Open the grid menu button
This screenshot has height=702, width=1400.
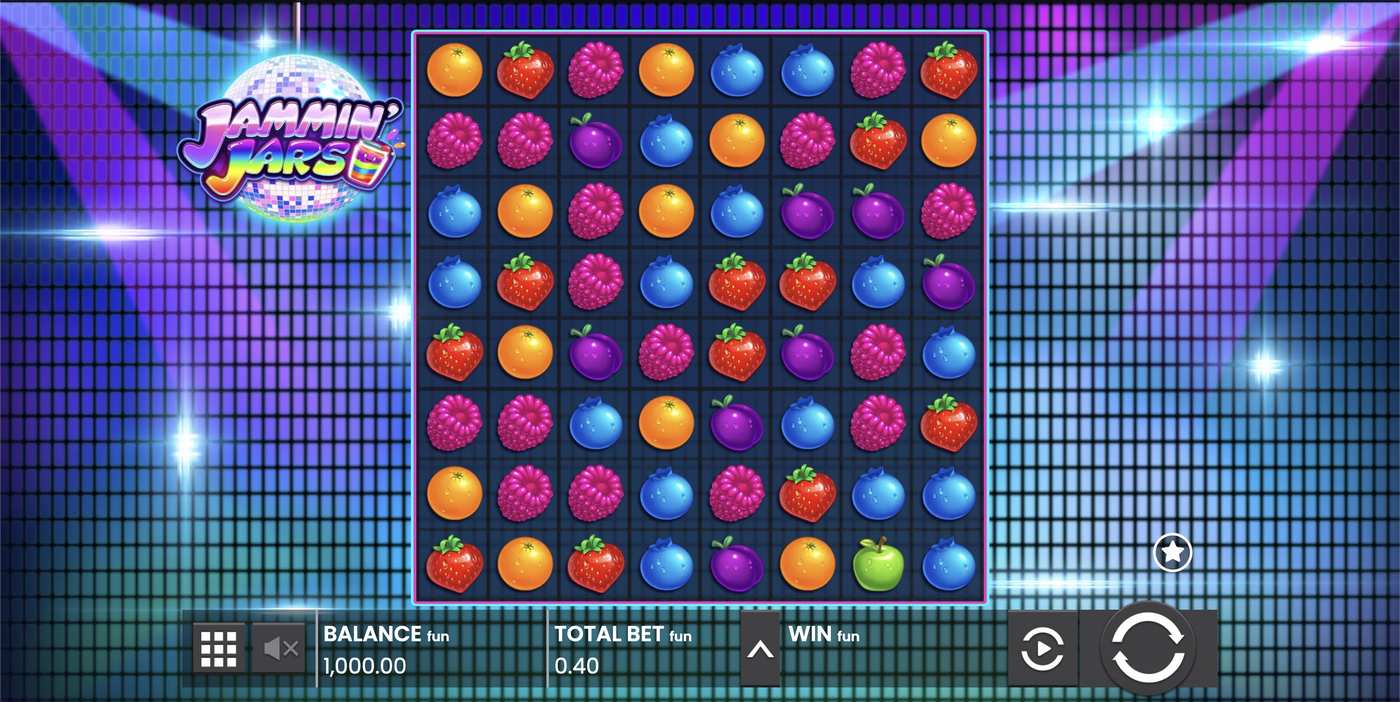[218, 650]
